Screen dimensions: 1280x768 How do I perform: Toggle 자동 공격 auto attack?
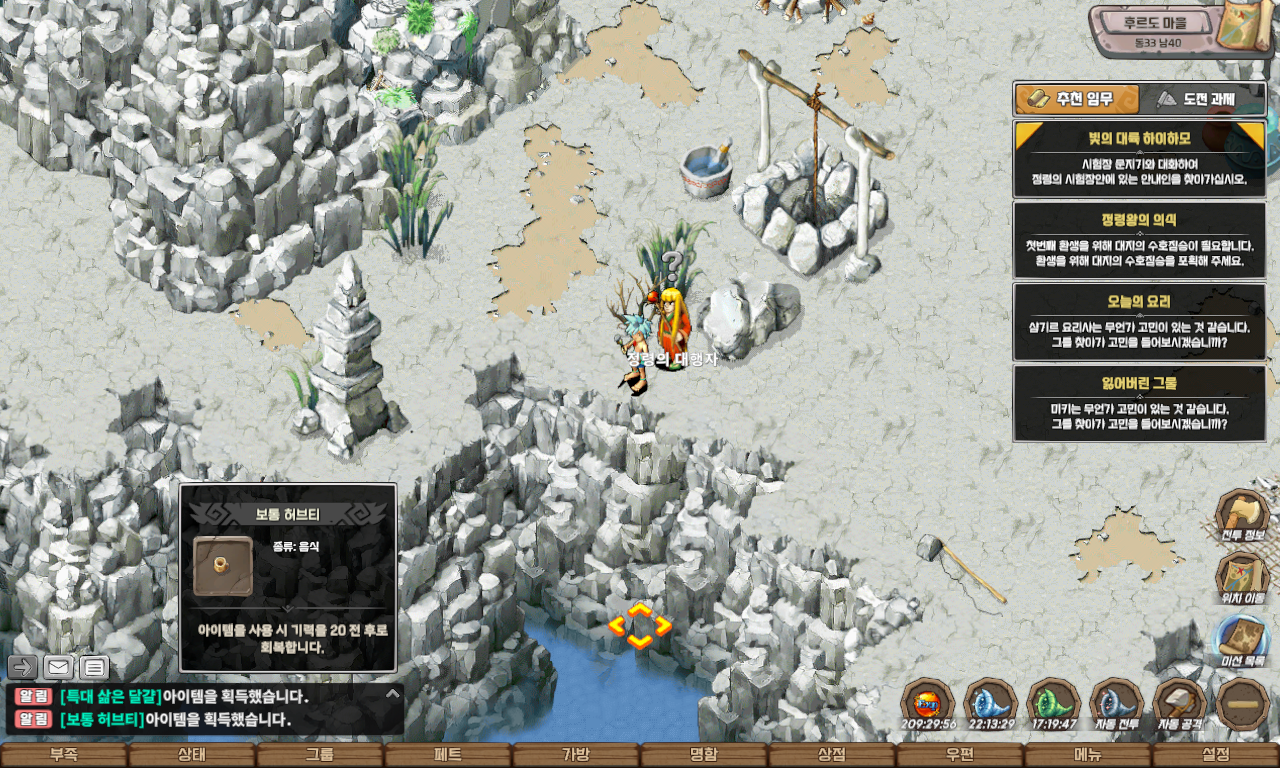[1180, 704]
